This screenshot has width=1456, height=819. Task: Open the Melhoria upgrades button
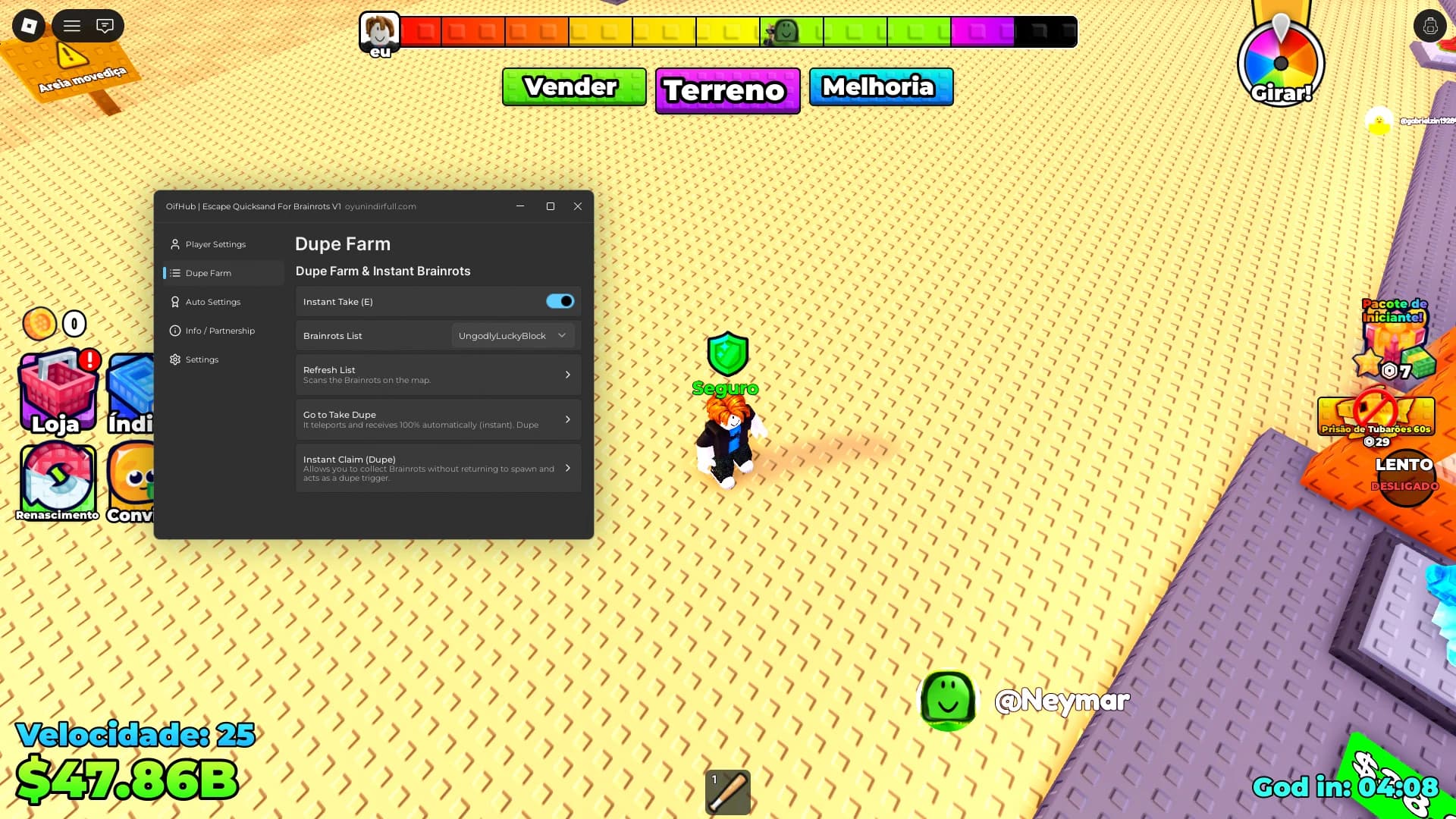pyautogui.click(x=880, y=86)
